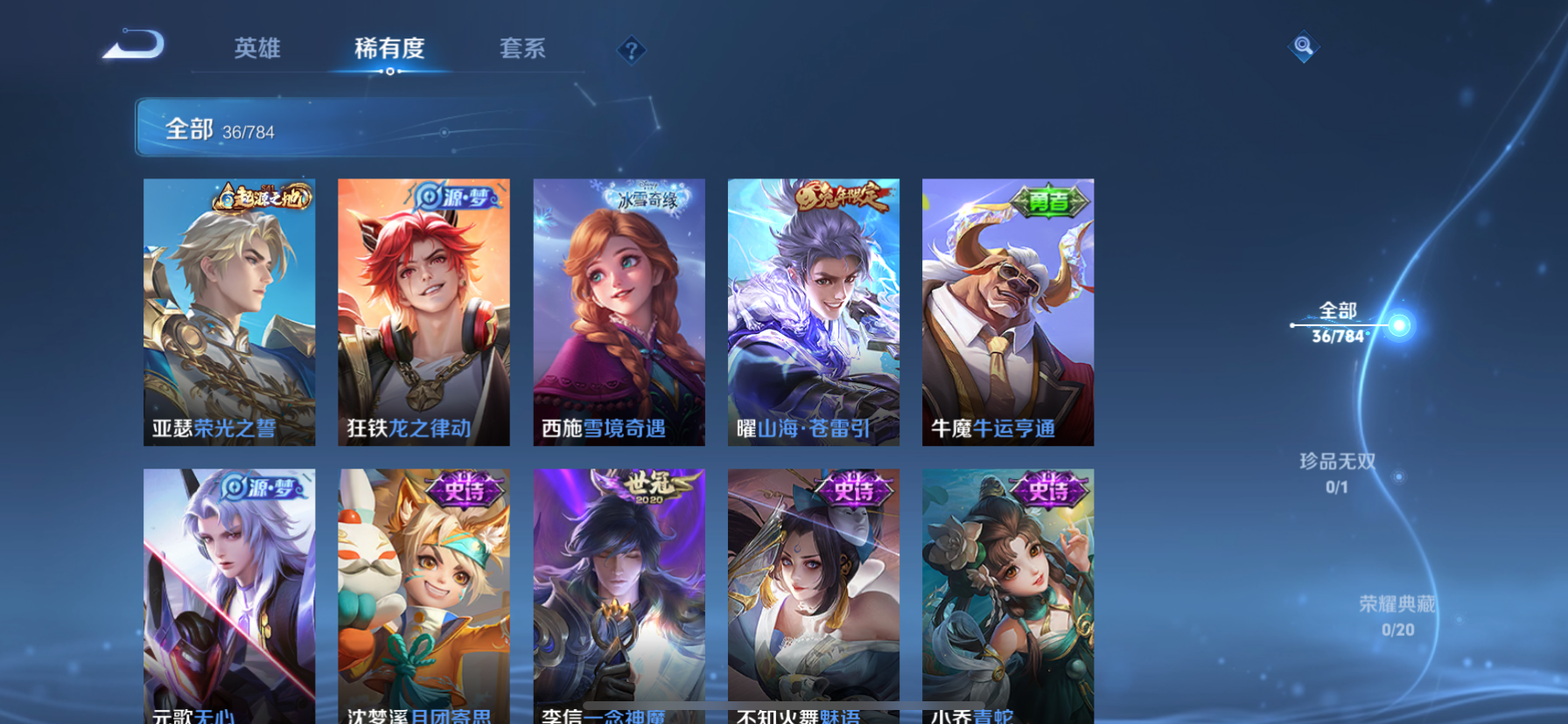Screen dimensions: 1568x724
Task: Select the 稀有度 tab
Action: tap(389, 50)
